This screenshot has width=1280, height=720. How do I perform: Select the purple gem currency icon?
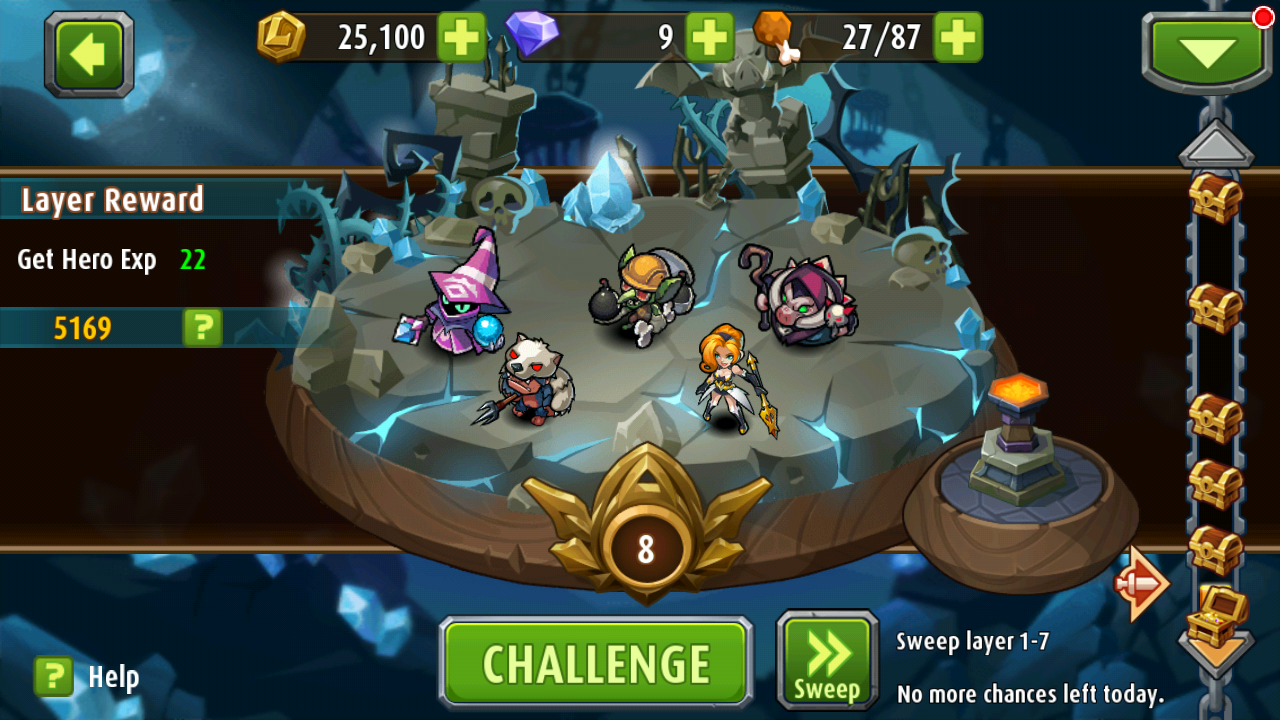pyautogui.click(x=532, y=34)
